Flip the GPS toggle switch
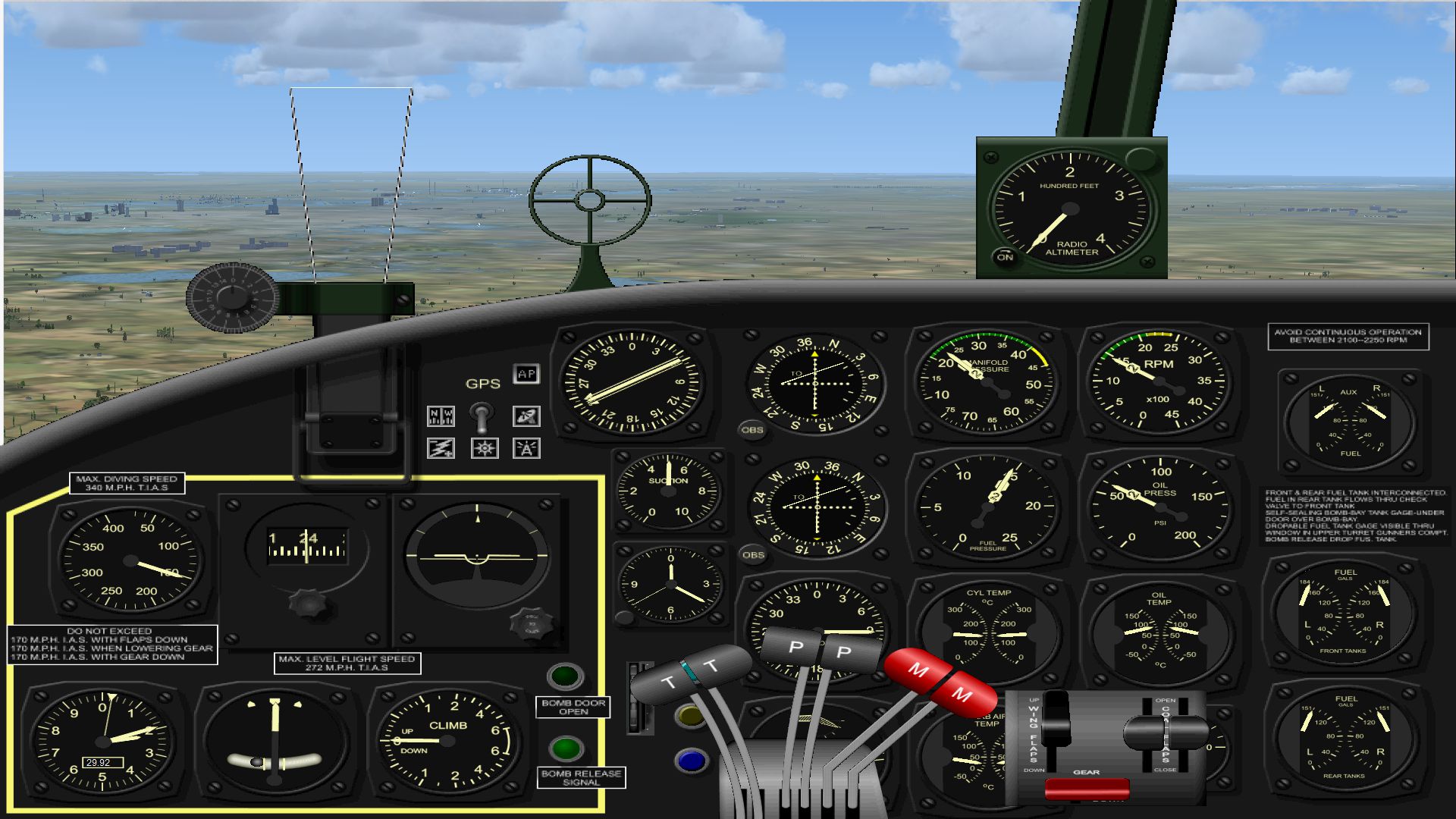 tap(482, 415)
